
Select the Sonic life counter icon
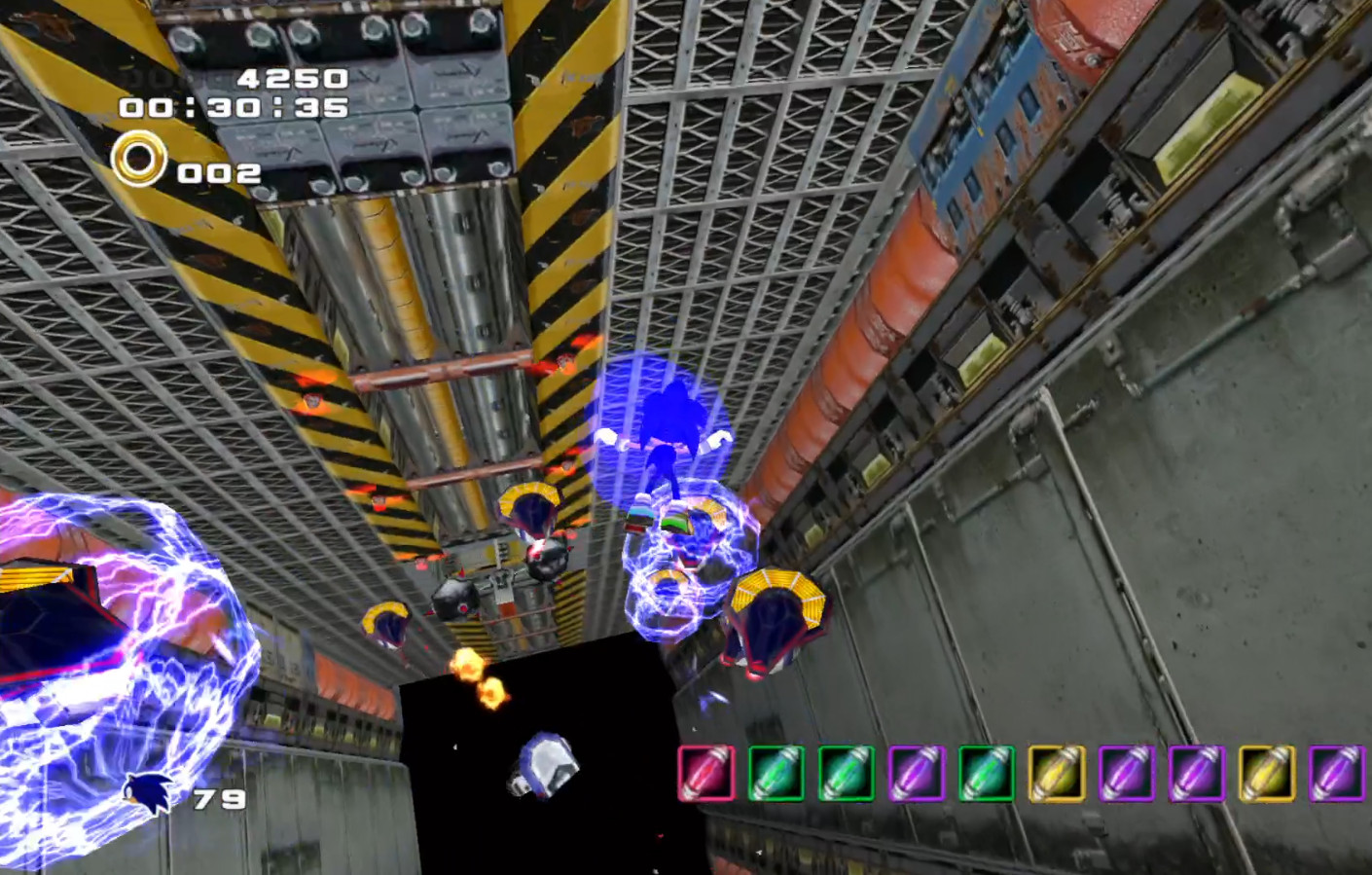click(148, 792)
